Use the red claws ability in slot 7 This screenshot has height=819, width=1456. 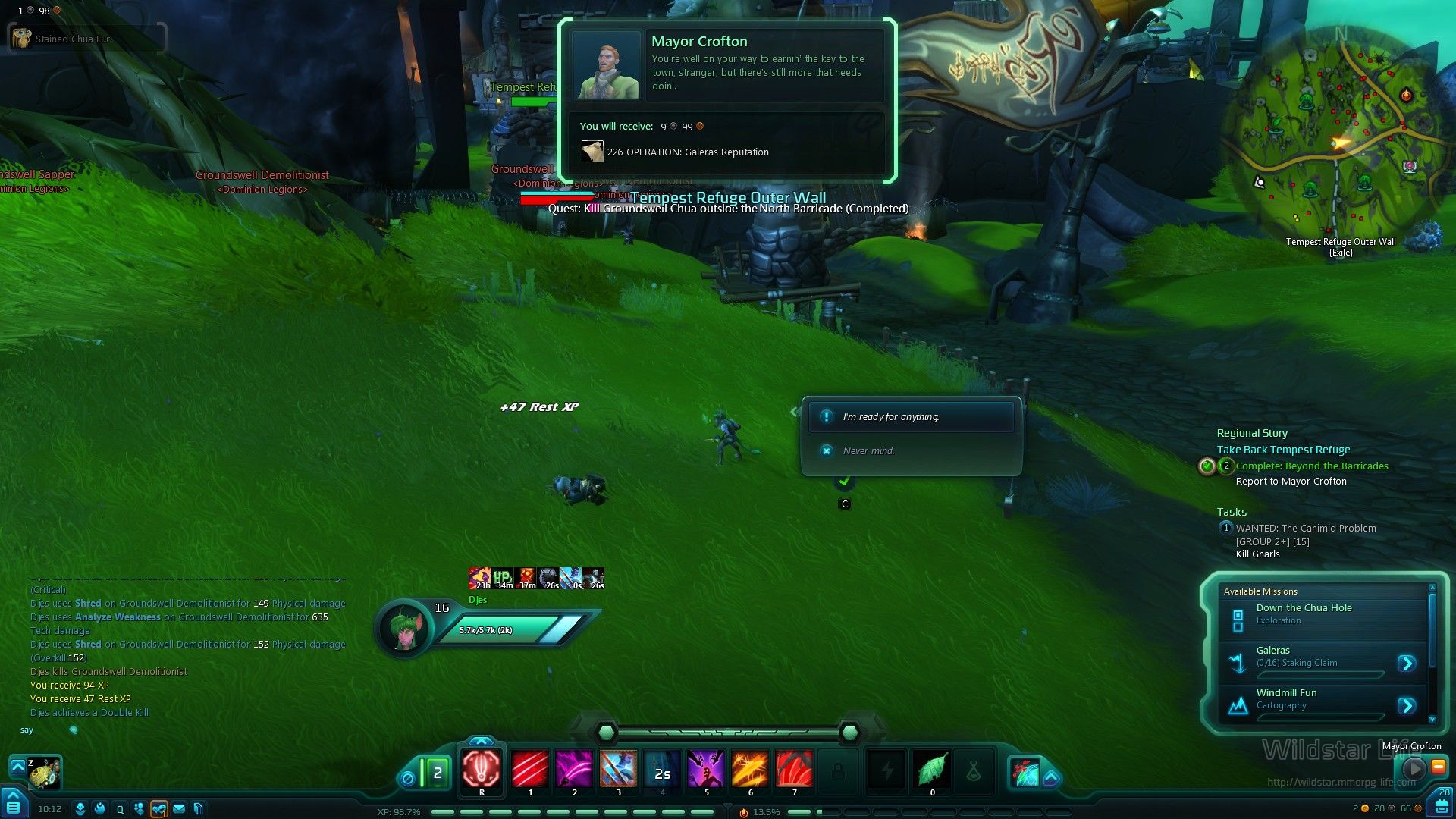coord(794,769)
